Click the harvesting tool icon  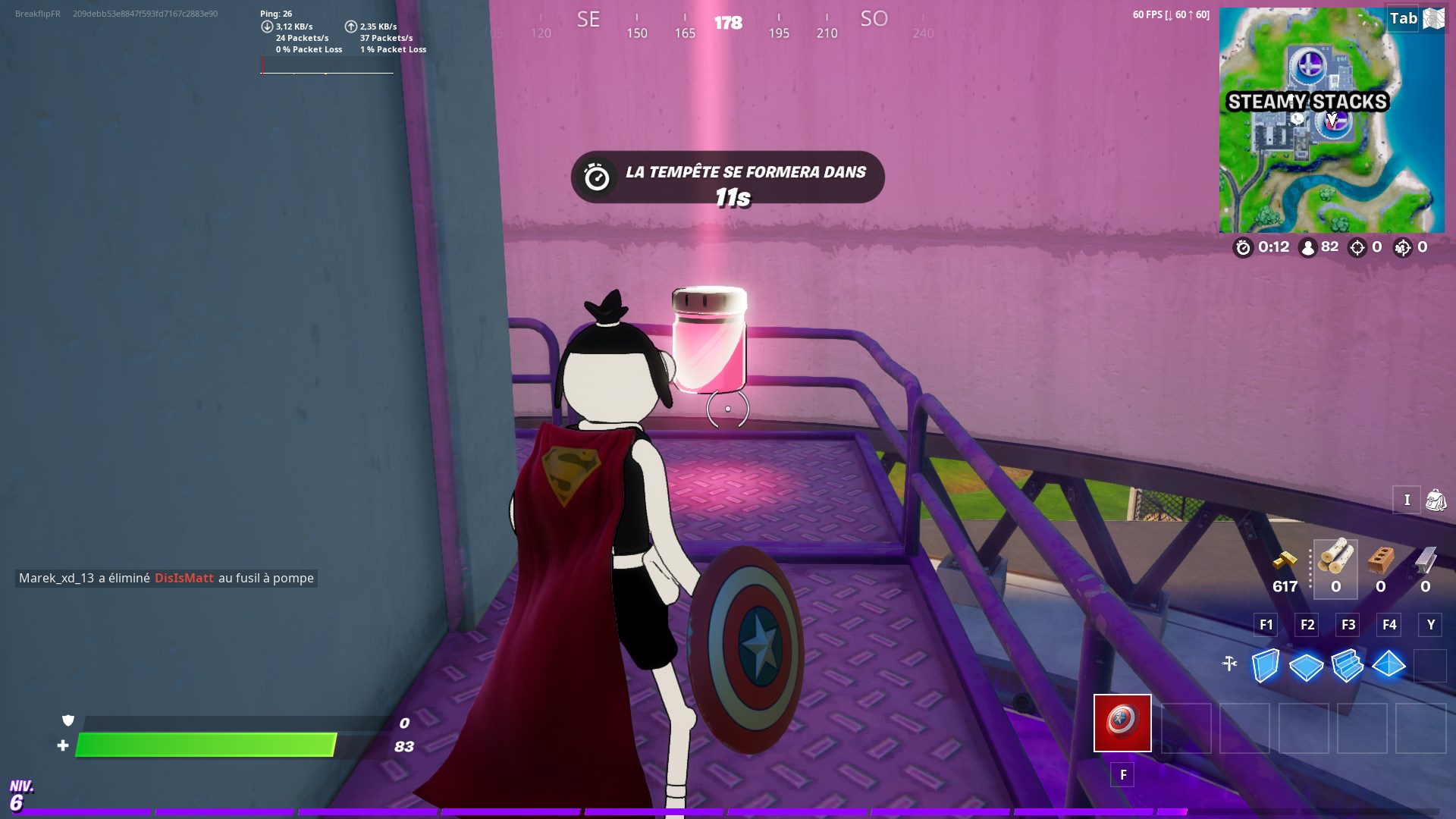tap(1229, 663)
